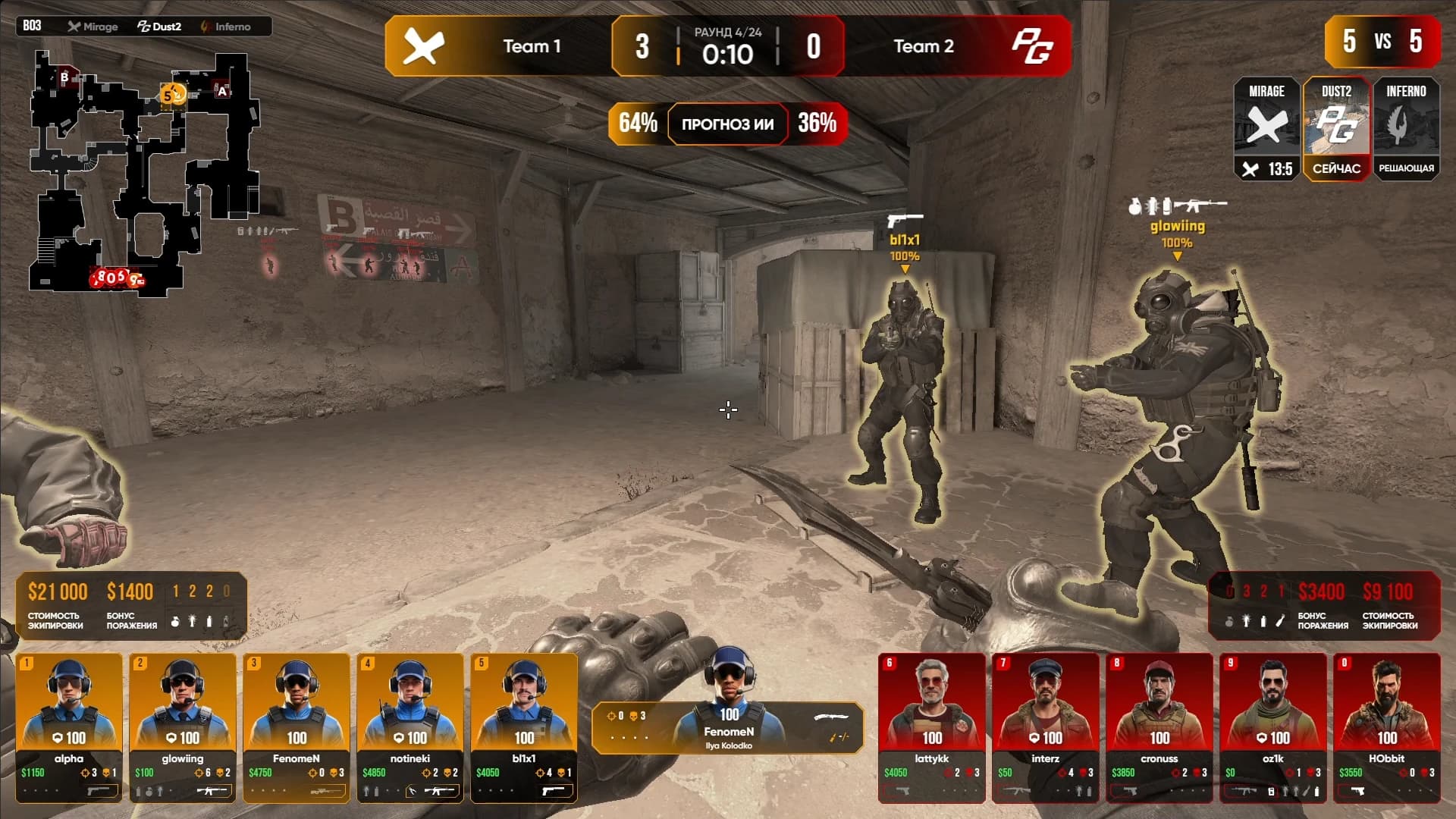Select alpha's player card
Screen dimensions: 1456x819
[x=69, y=726]
